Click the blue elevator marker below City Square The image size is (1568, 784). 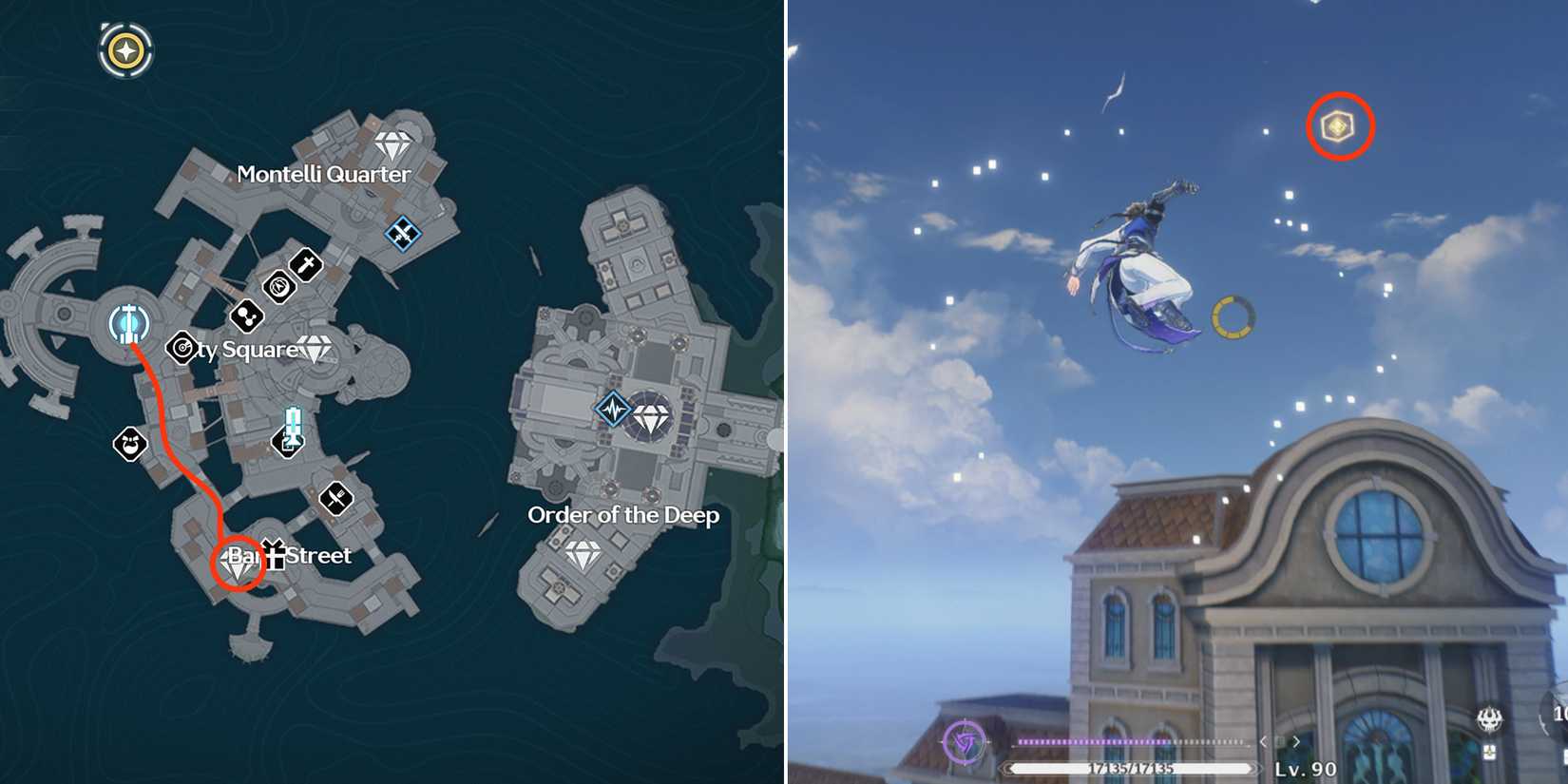click(292, 426)
